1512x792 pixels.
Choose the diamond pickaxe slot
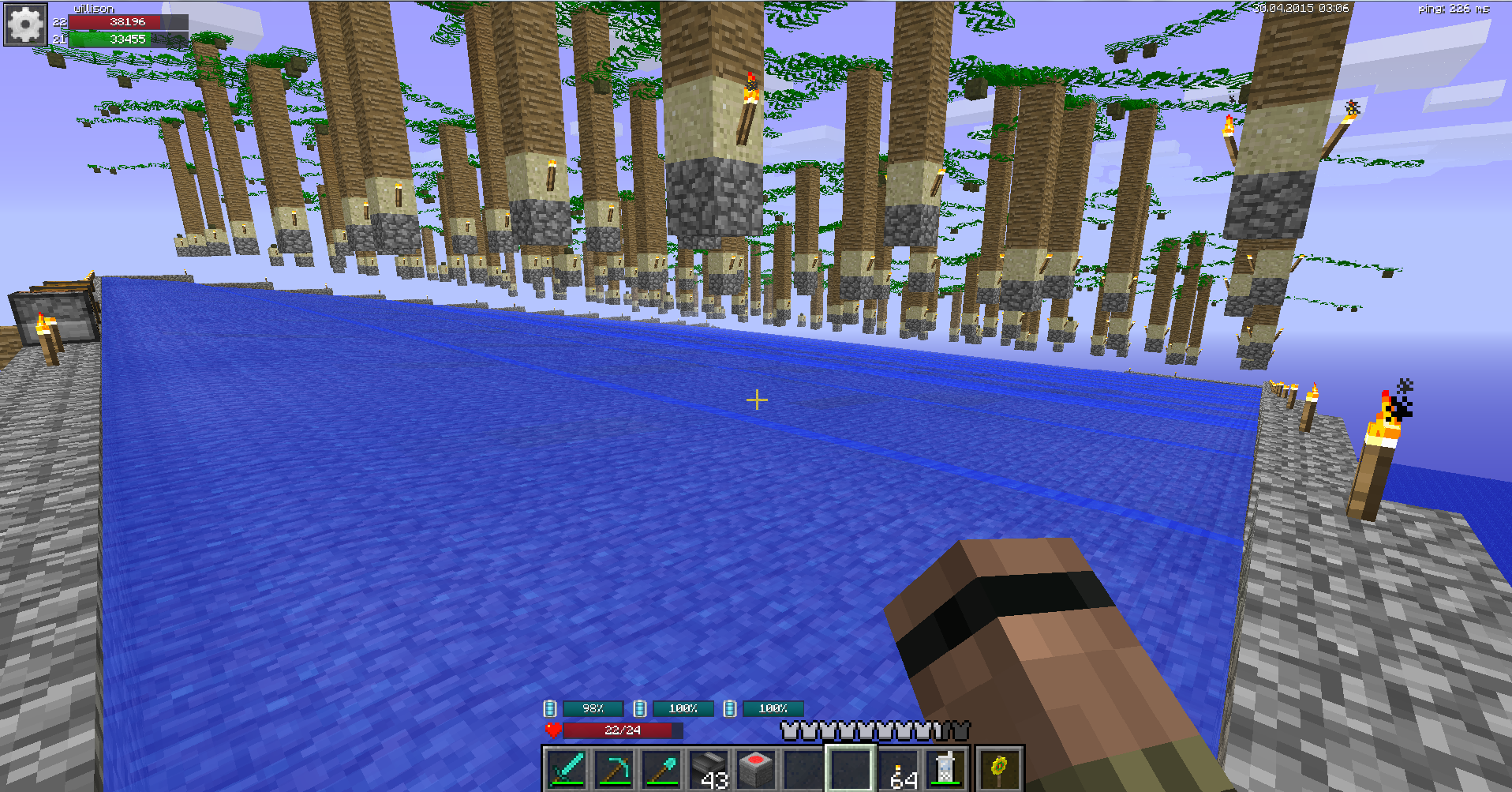[614, 769]
